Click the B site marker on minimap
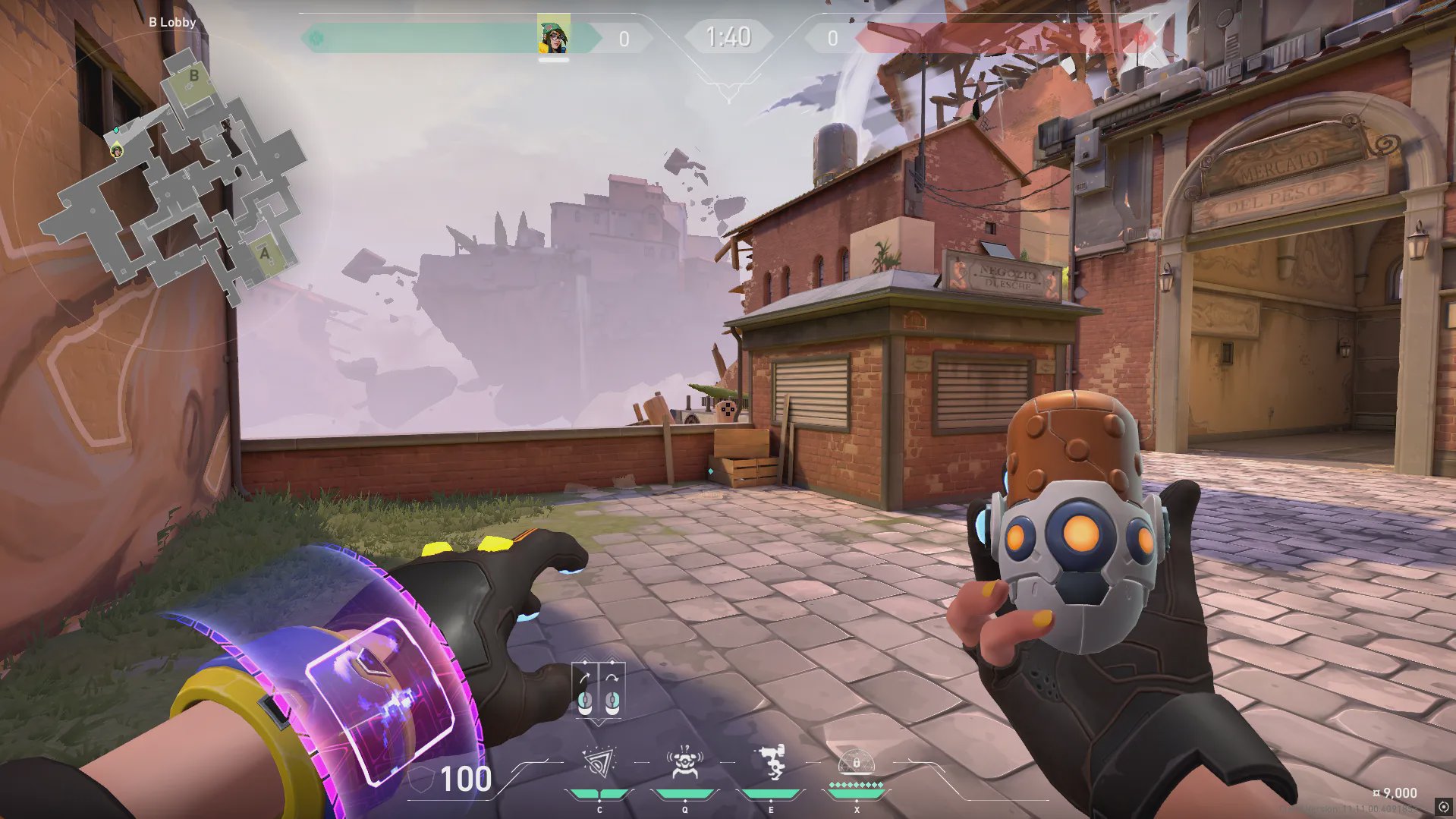The image size is (1456, 819). [193, 76]
